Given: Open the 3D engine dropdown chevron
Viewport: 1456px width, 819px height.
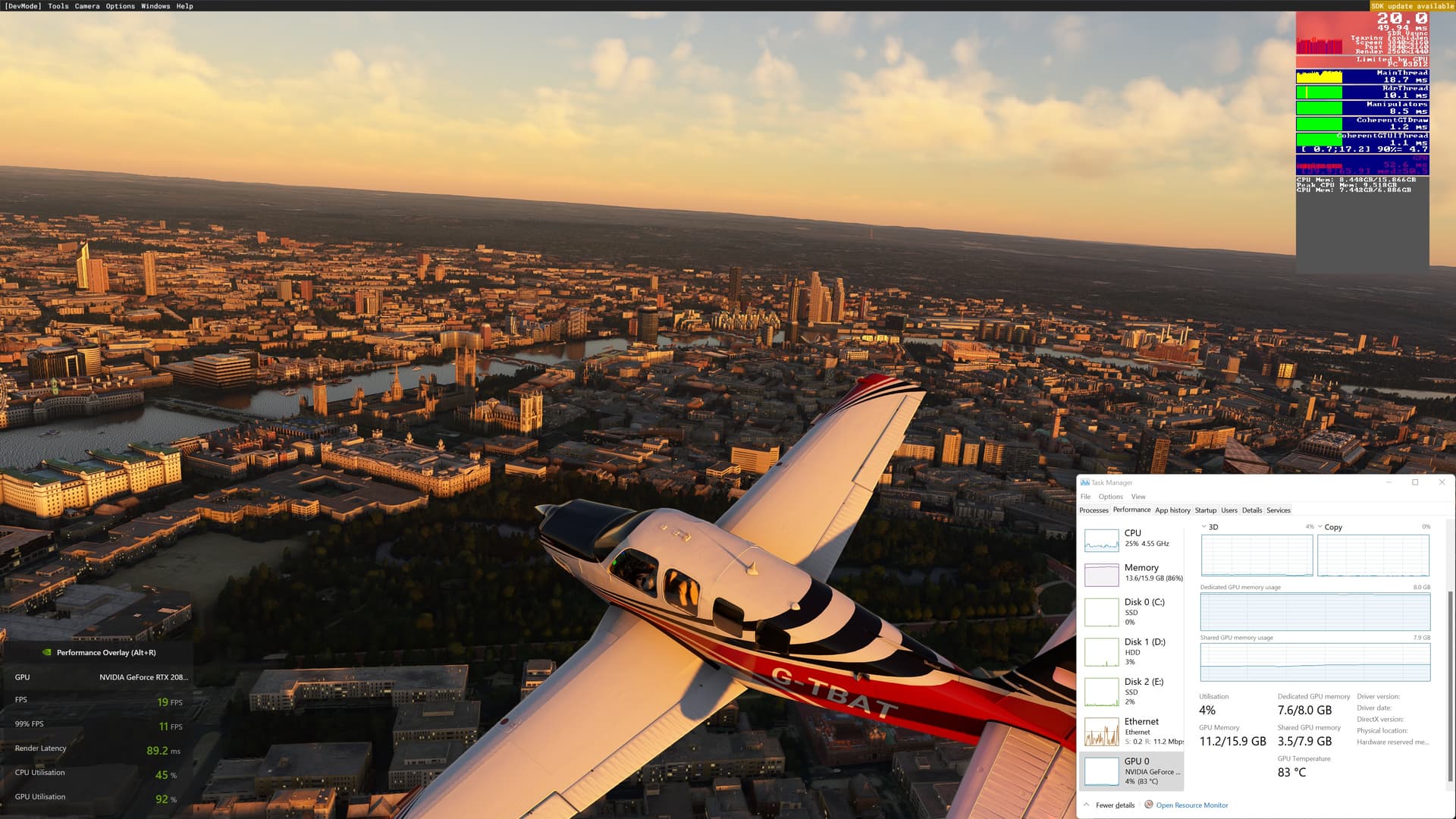Looking at the screenshot, I should click(1205, 526).
